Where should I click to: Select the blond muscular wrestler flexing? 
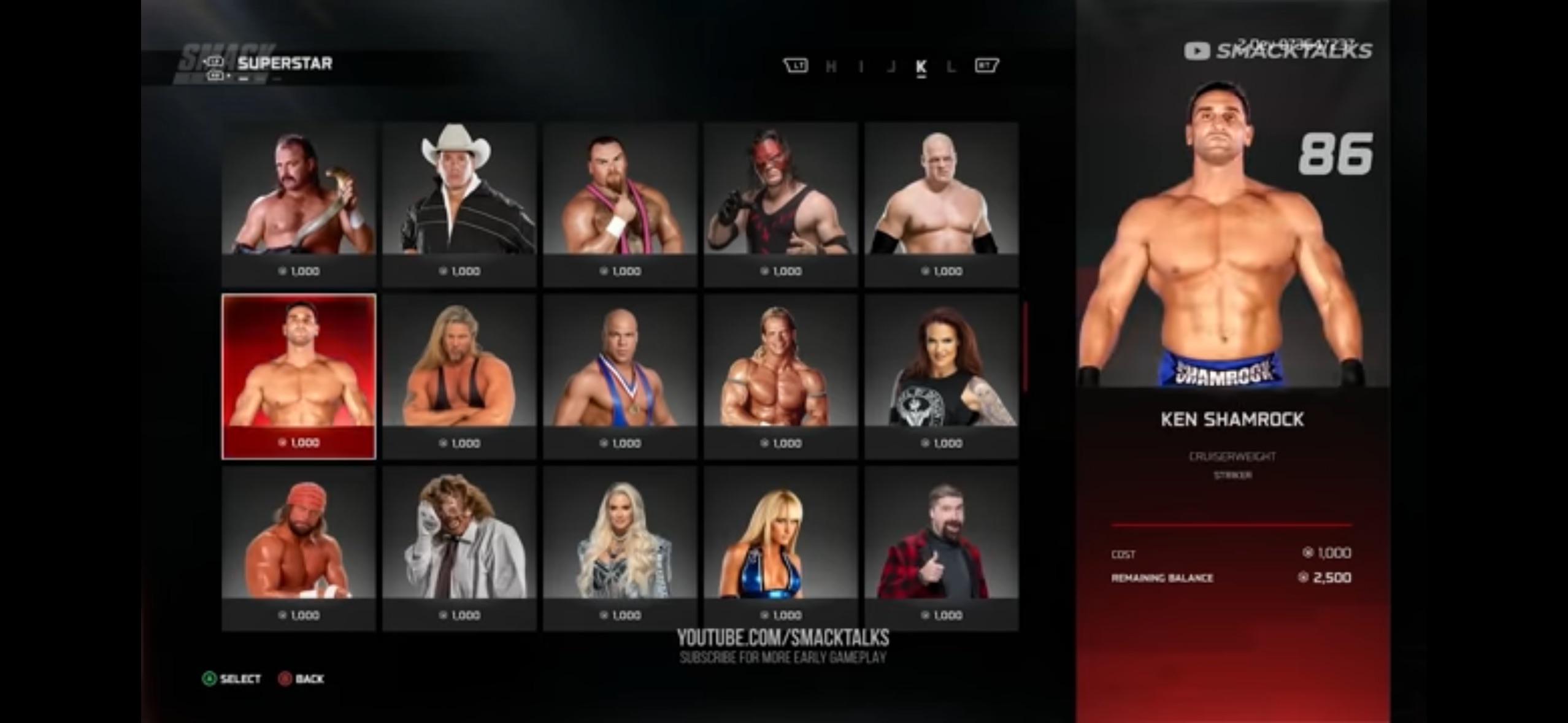[x=781, y=375]
